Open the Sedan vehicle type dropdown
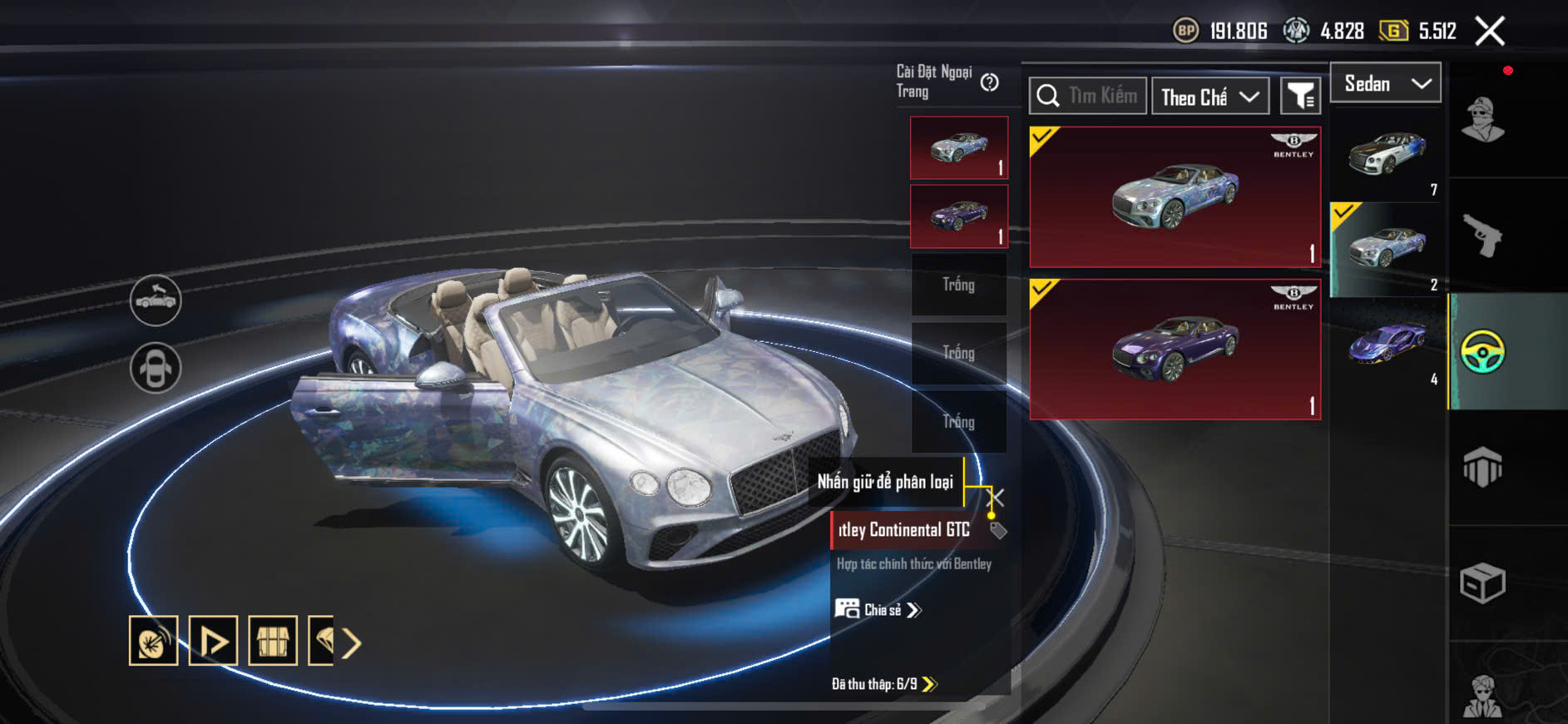Viewport: 1568px width, 724px height. pyautogui.click(x=1386, y=83)
